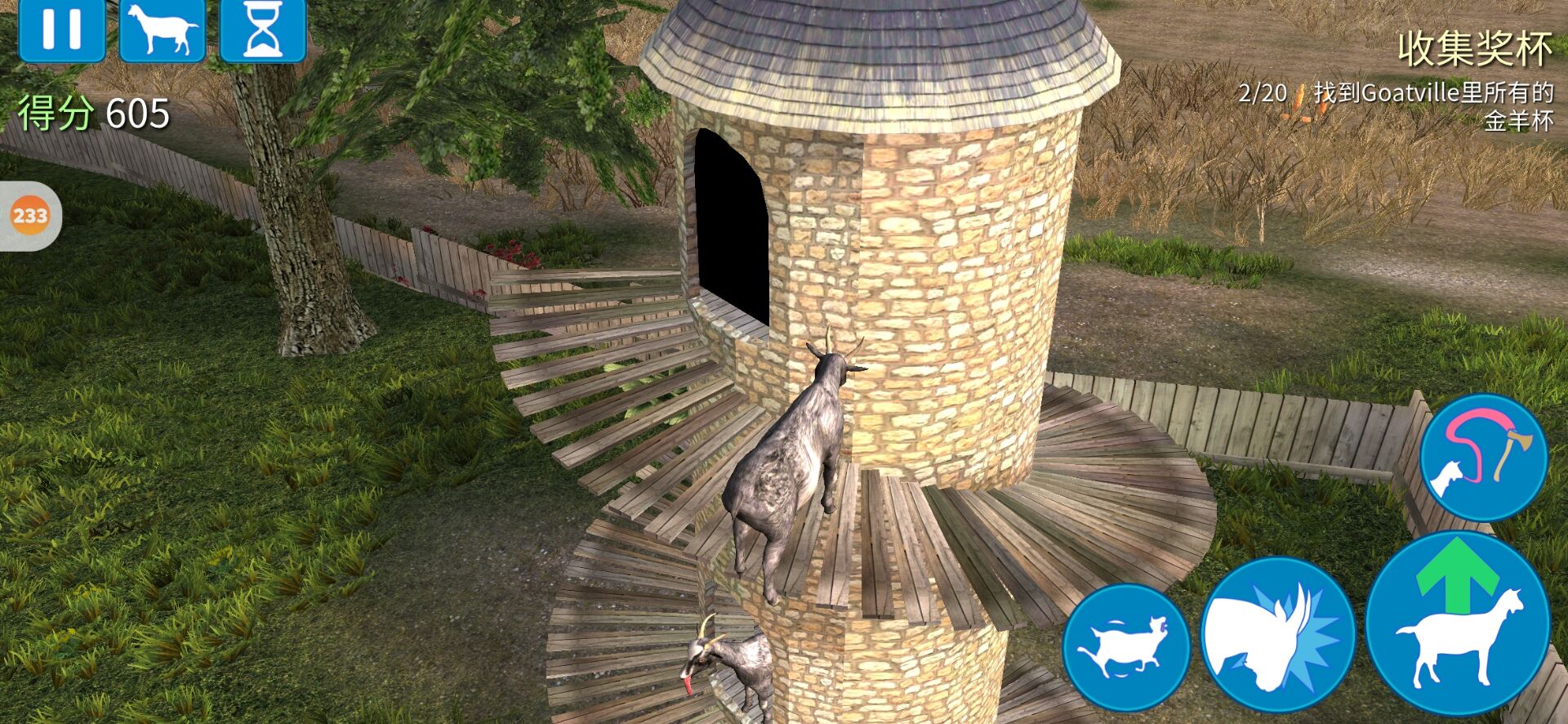1568x724 pixels.
Task: Make the goat jump with green arrow
Action: coord(1458,624)
